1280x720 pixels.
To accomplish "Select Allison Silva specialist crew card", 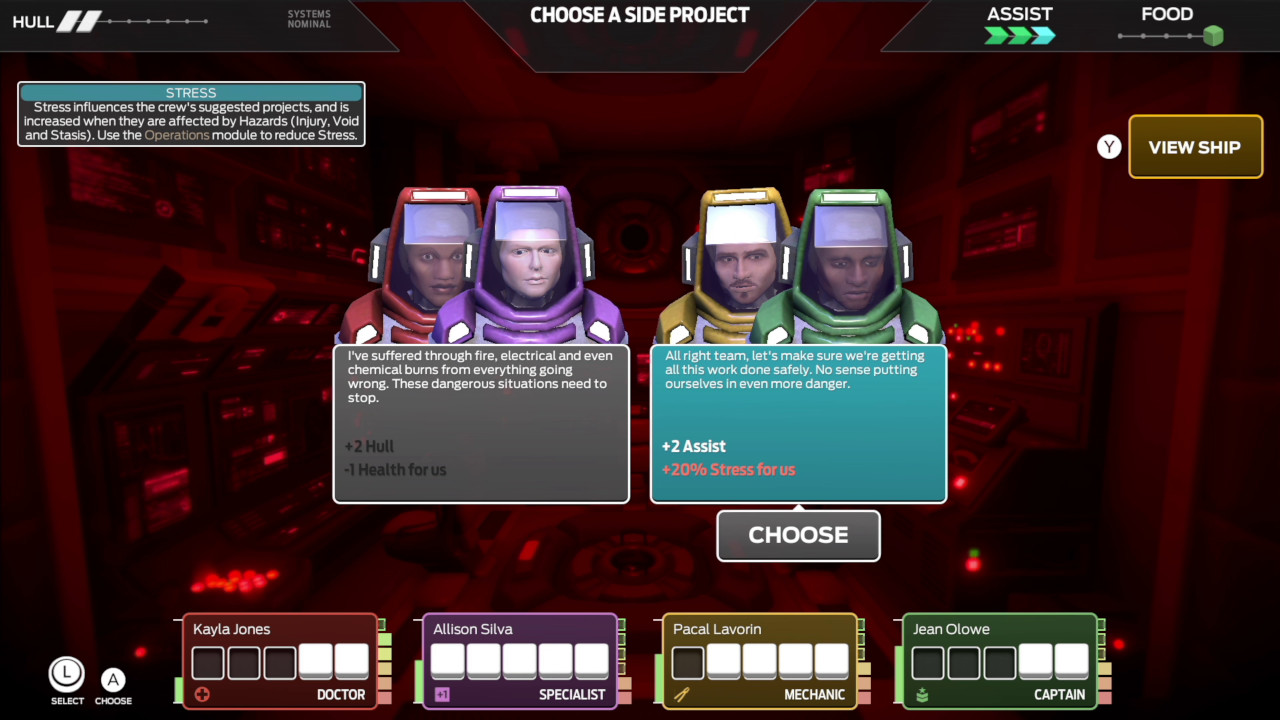I will click(520, 661).
